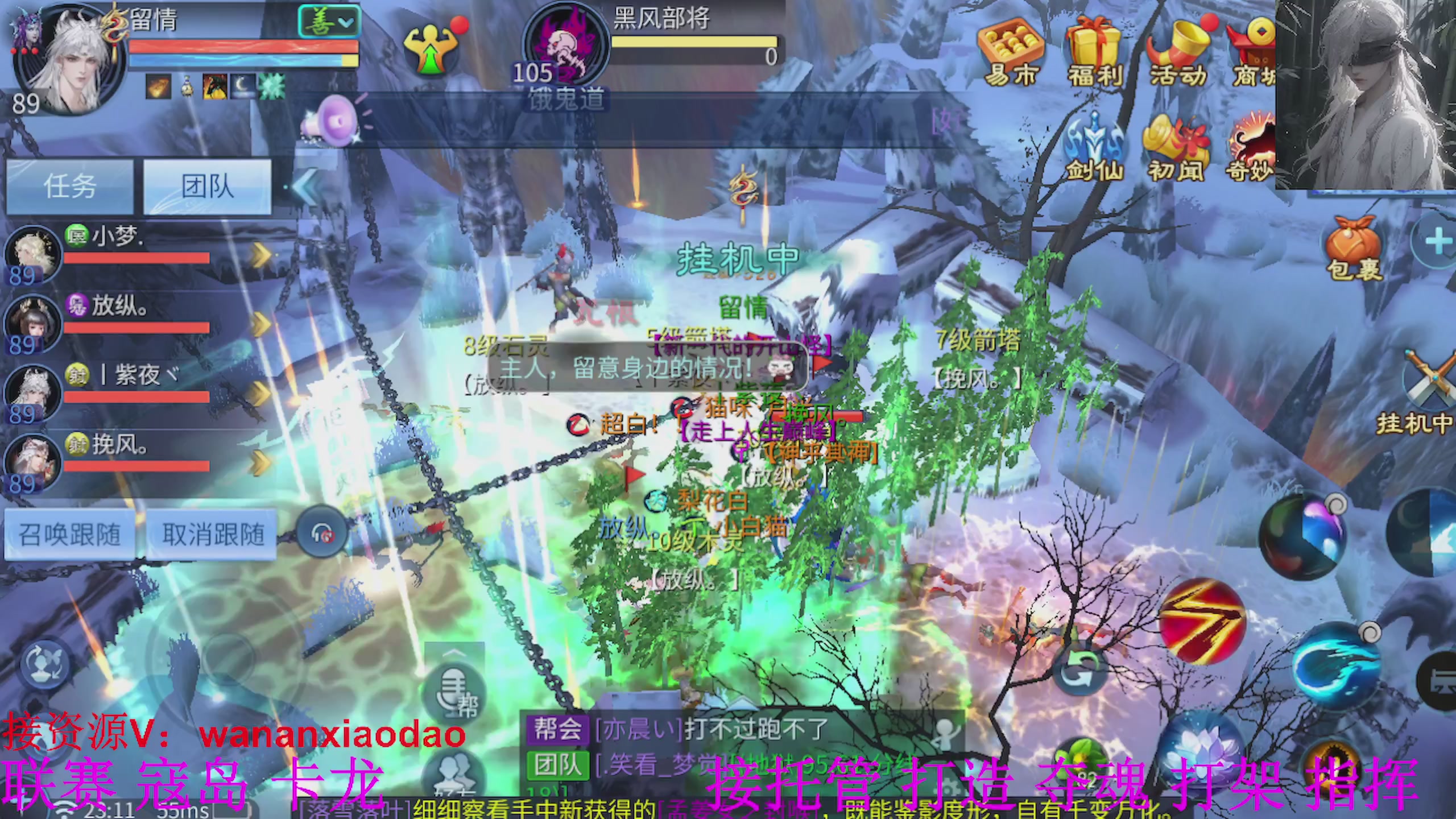Tap the 召唤跟随 button

(x=69, y=535)
